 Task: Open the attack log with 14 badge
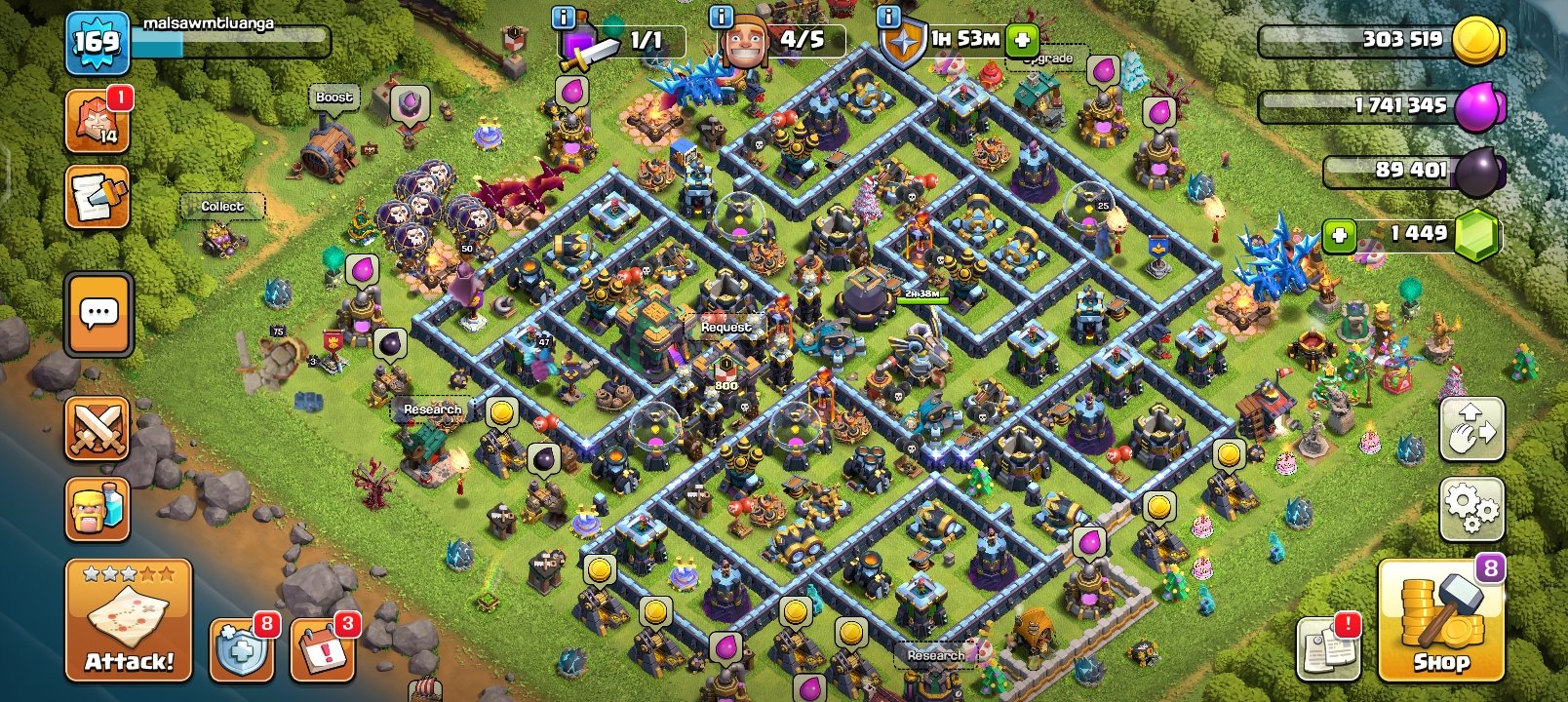[96, 121]
